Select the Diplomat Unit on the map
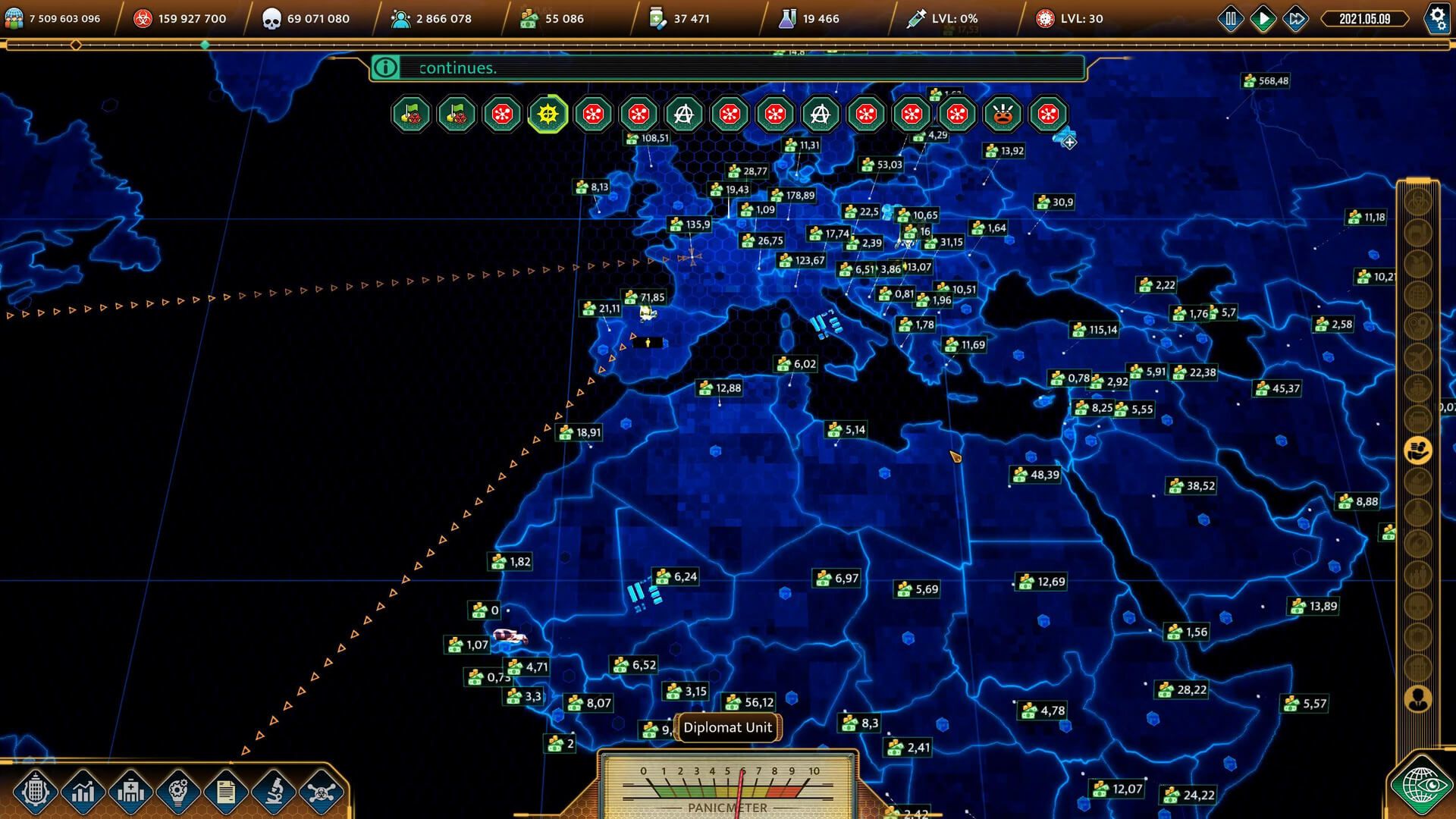Screen dimensions: 1456x819 726,727
